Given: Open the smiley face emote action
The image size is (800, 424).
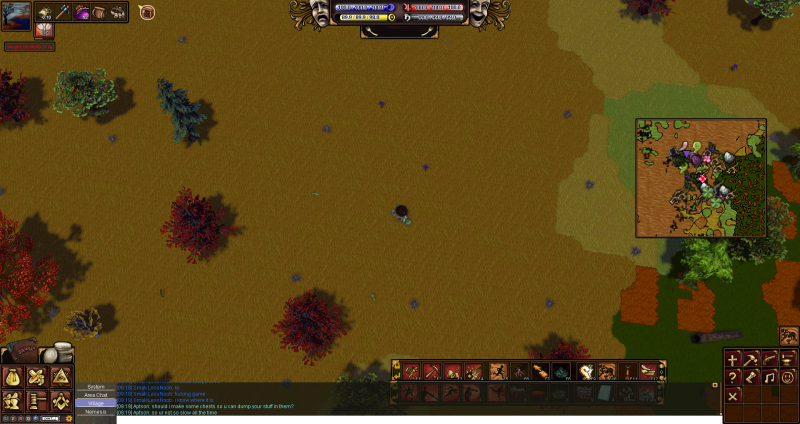Looking at the screenshot, I should click(x=788, y=377).
